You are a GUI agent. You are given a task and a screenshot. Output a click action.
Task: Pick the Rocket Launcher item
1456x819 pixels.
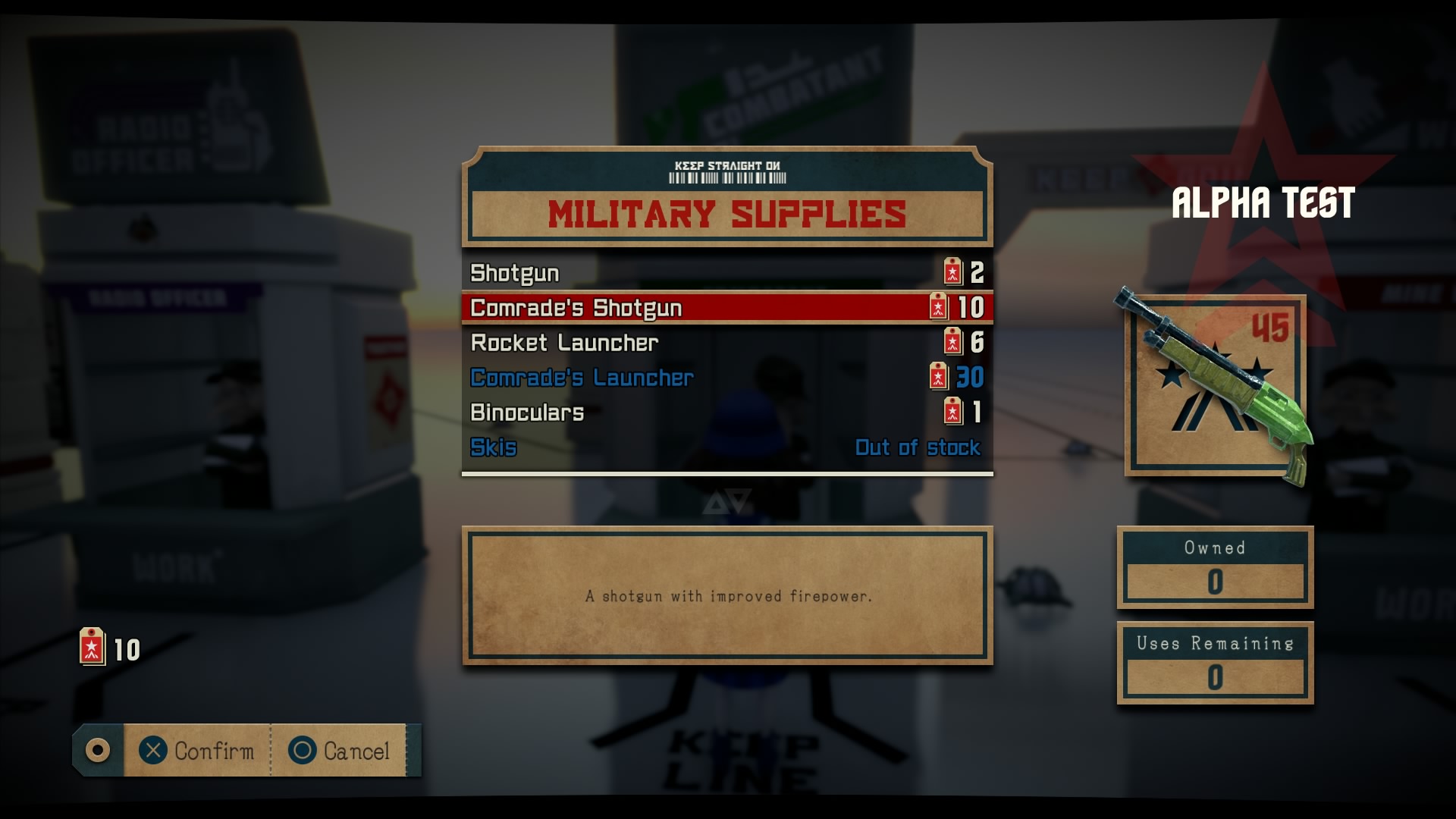coord(726,343)
